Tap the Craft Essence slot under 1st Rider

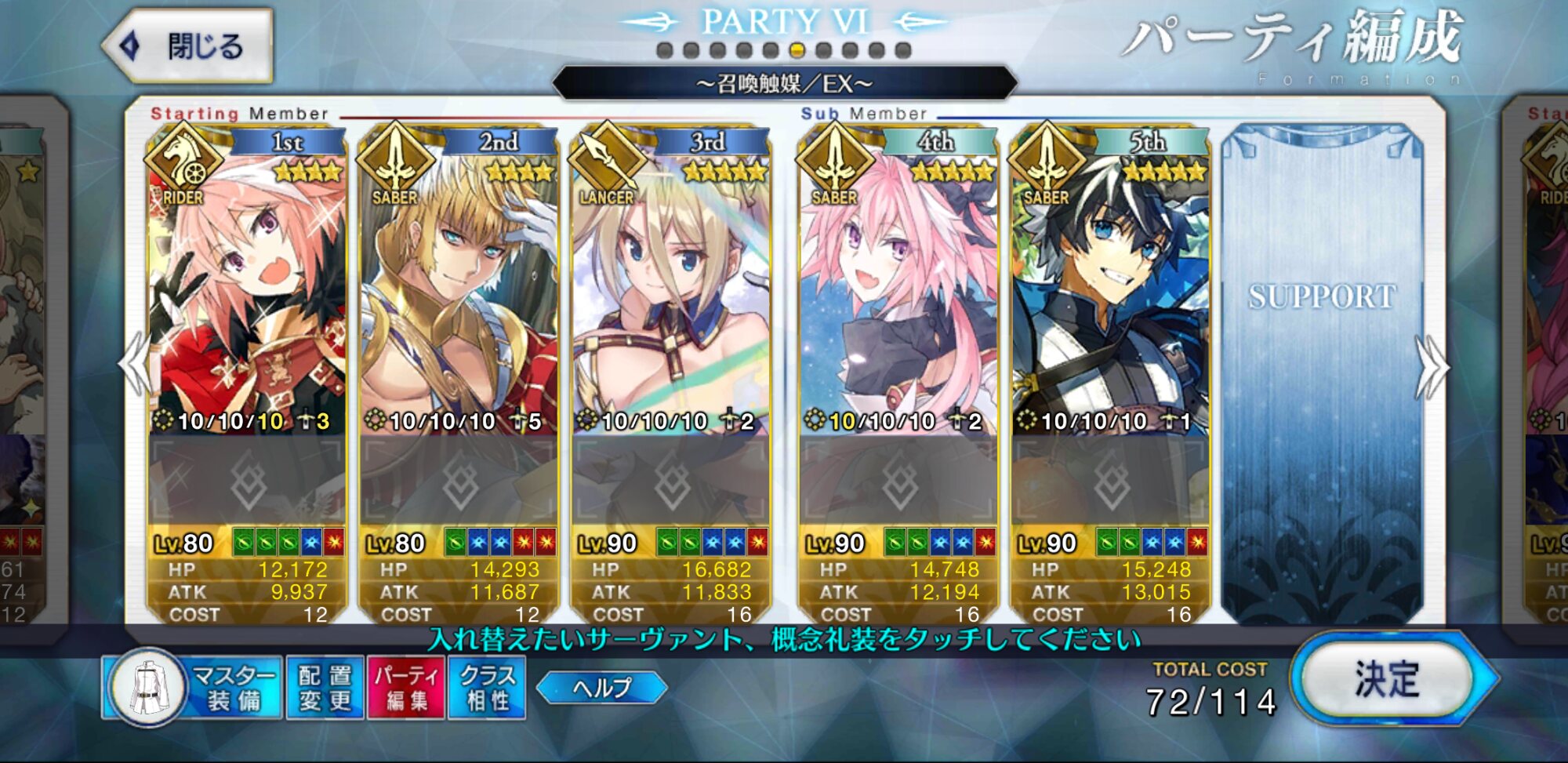(x=247, y=480)
